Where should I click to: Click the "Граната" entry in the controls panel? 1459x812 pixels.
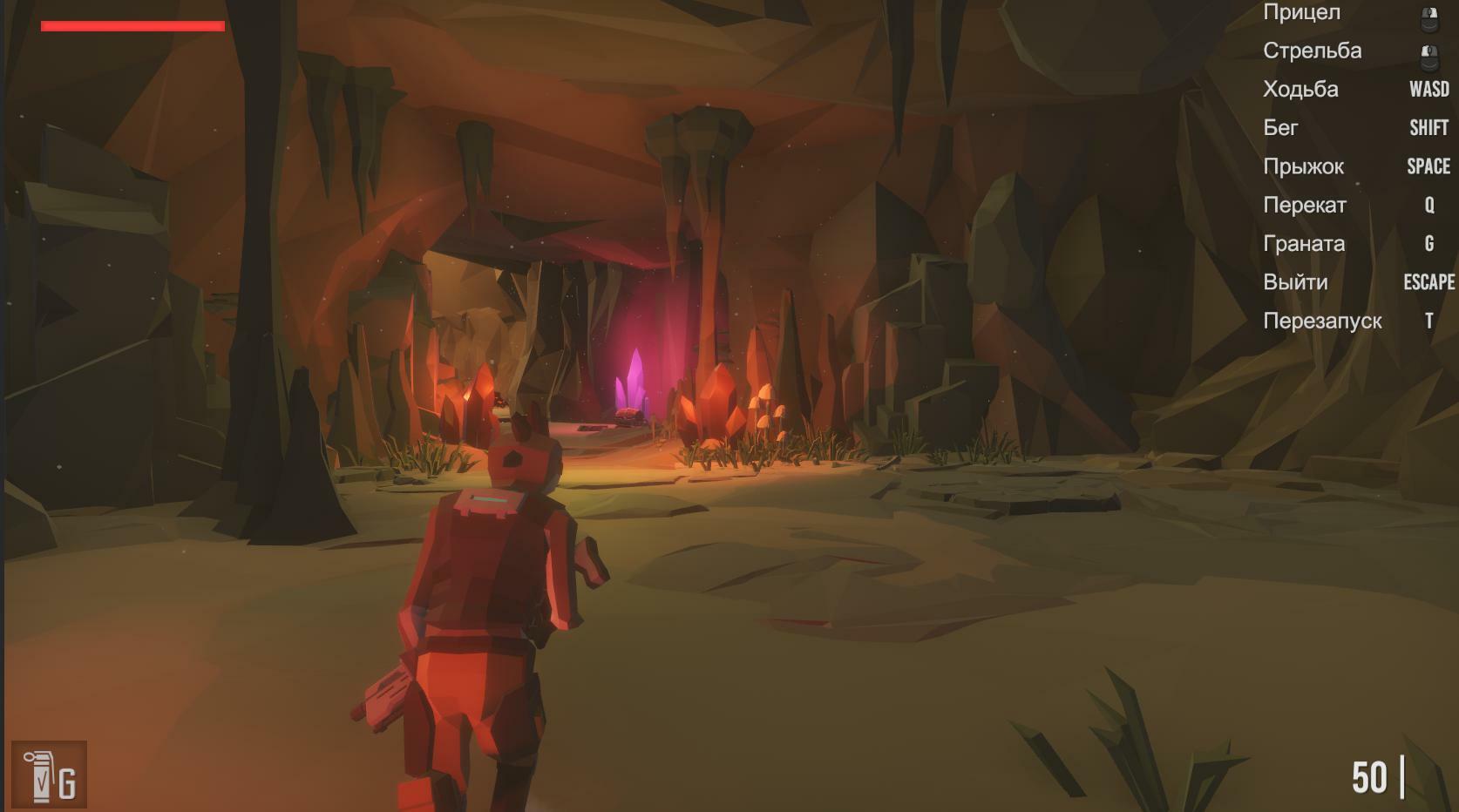1305,244
